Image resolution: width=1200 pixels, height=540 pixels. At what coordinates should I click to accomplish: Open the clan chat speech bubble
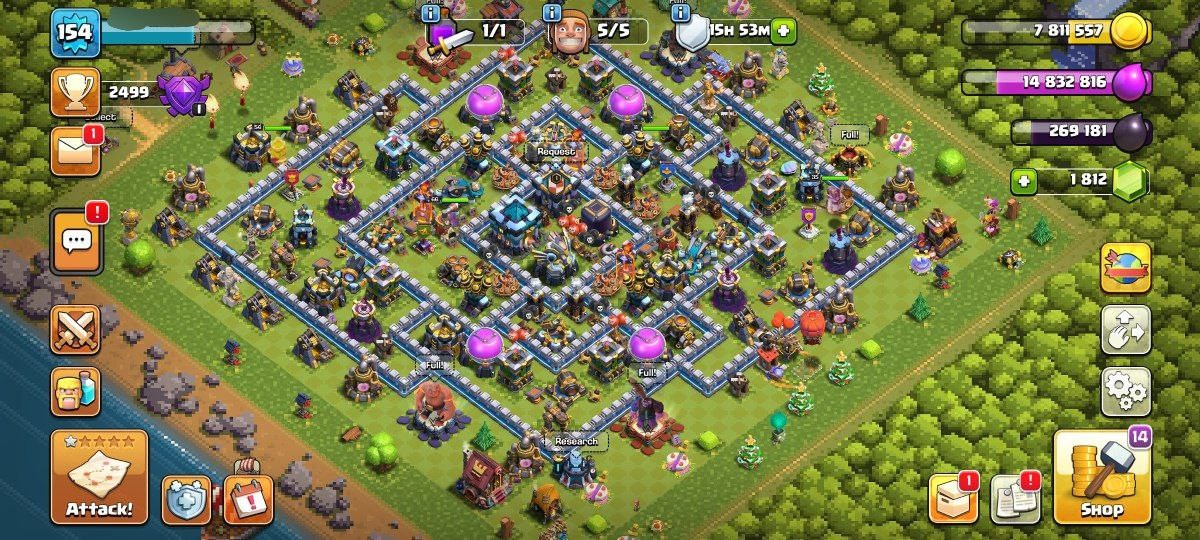(x=75, y=240)
